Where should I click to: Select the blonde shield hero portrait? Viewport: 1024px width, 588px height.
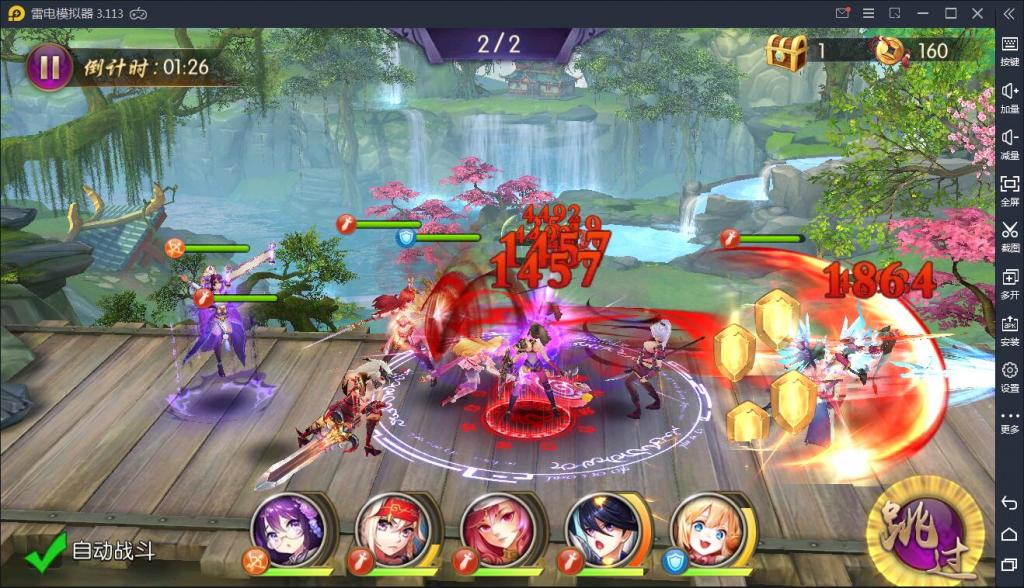(707, 529)
